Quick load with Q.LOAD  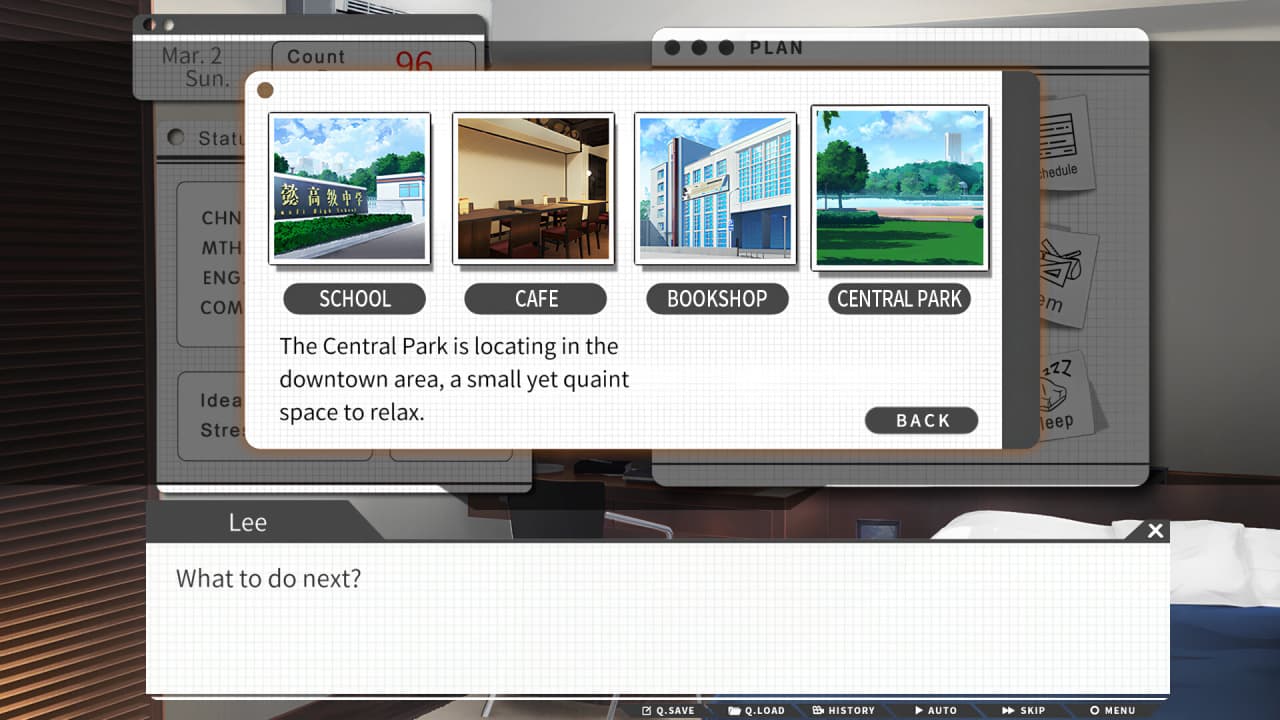757,710
